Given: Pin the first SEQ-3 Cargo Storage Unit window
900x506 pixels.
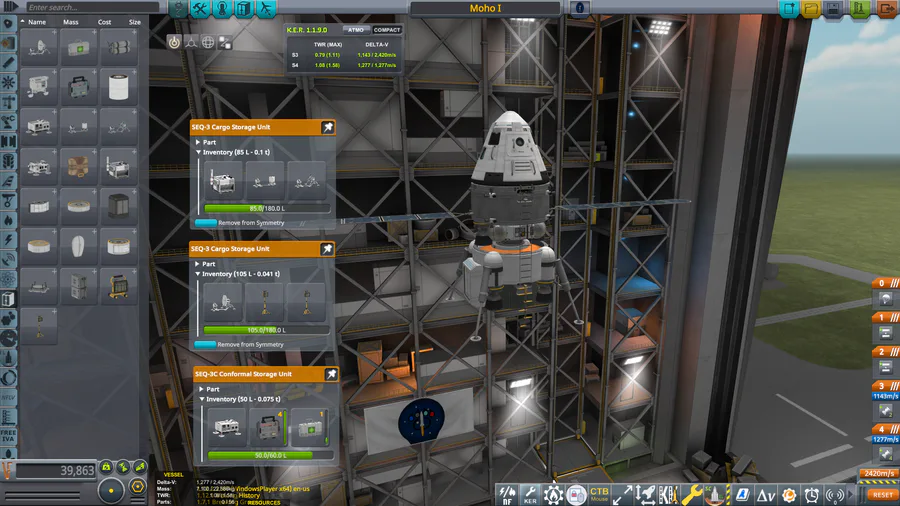Looking at the screenshot, I should [327, 128].
